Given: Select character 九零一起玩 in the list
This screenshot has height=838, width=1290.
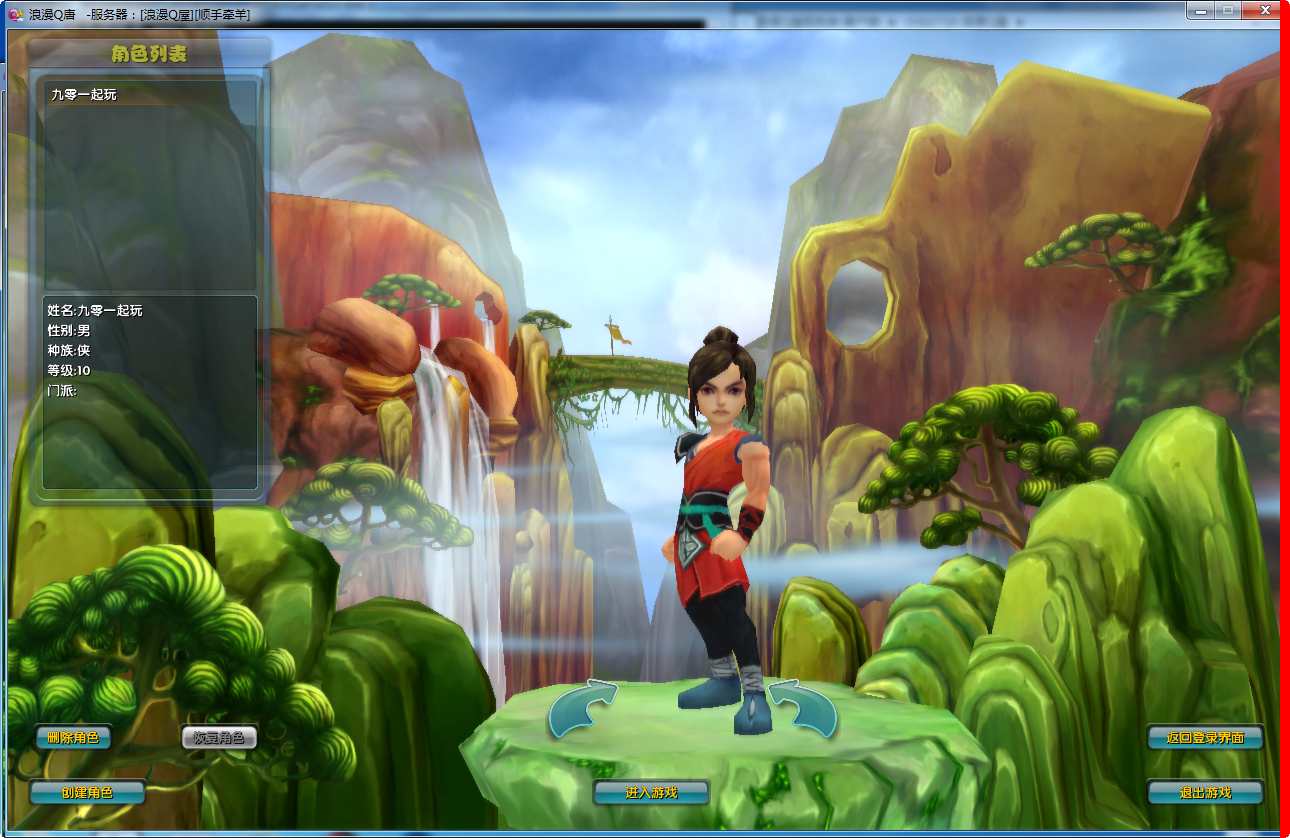Looking at the screenshot, I should pyautogui.click(x=85, y=95).
